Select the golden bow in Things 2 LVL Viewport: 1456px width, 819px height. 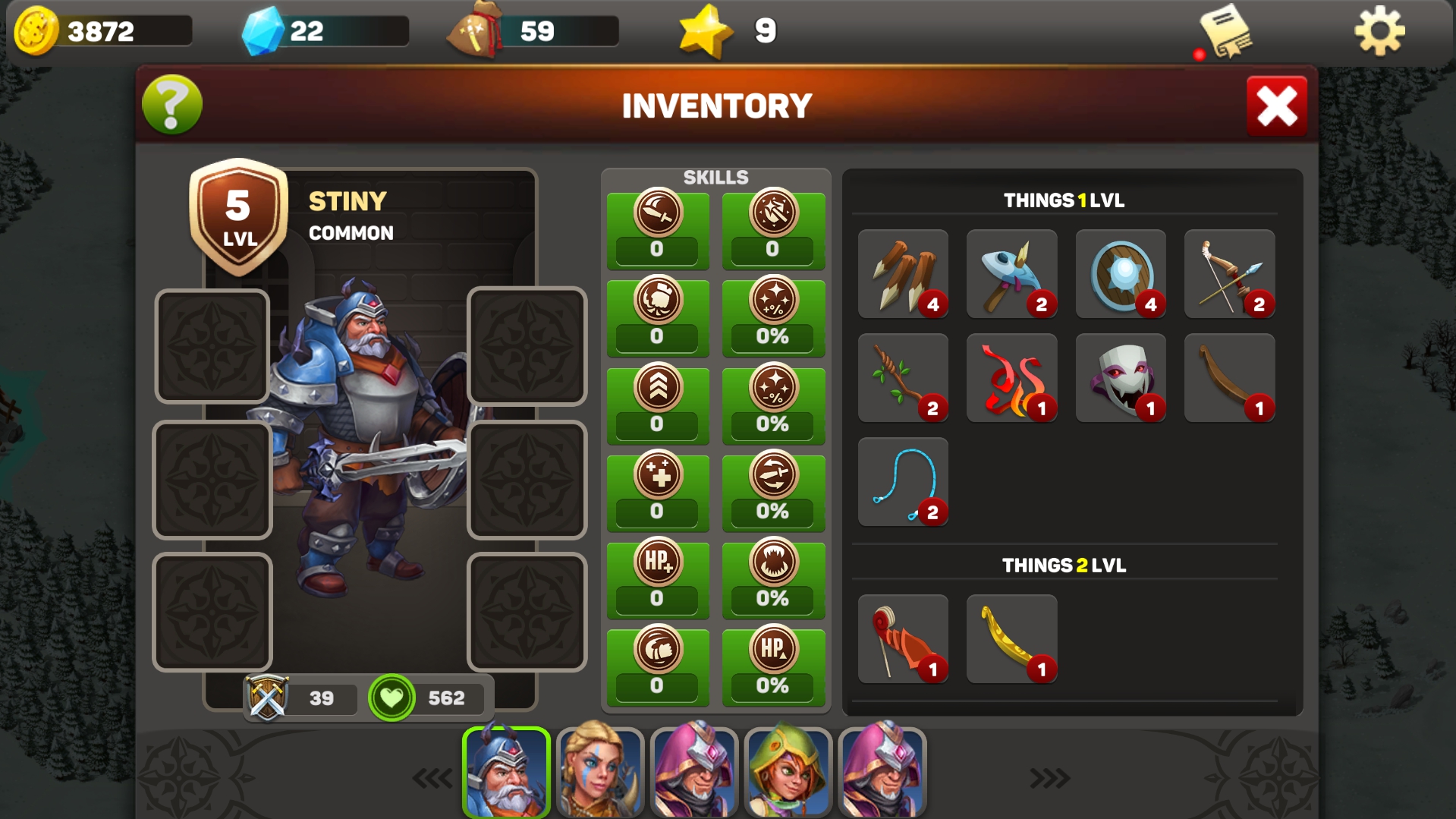[1011, 639]
